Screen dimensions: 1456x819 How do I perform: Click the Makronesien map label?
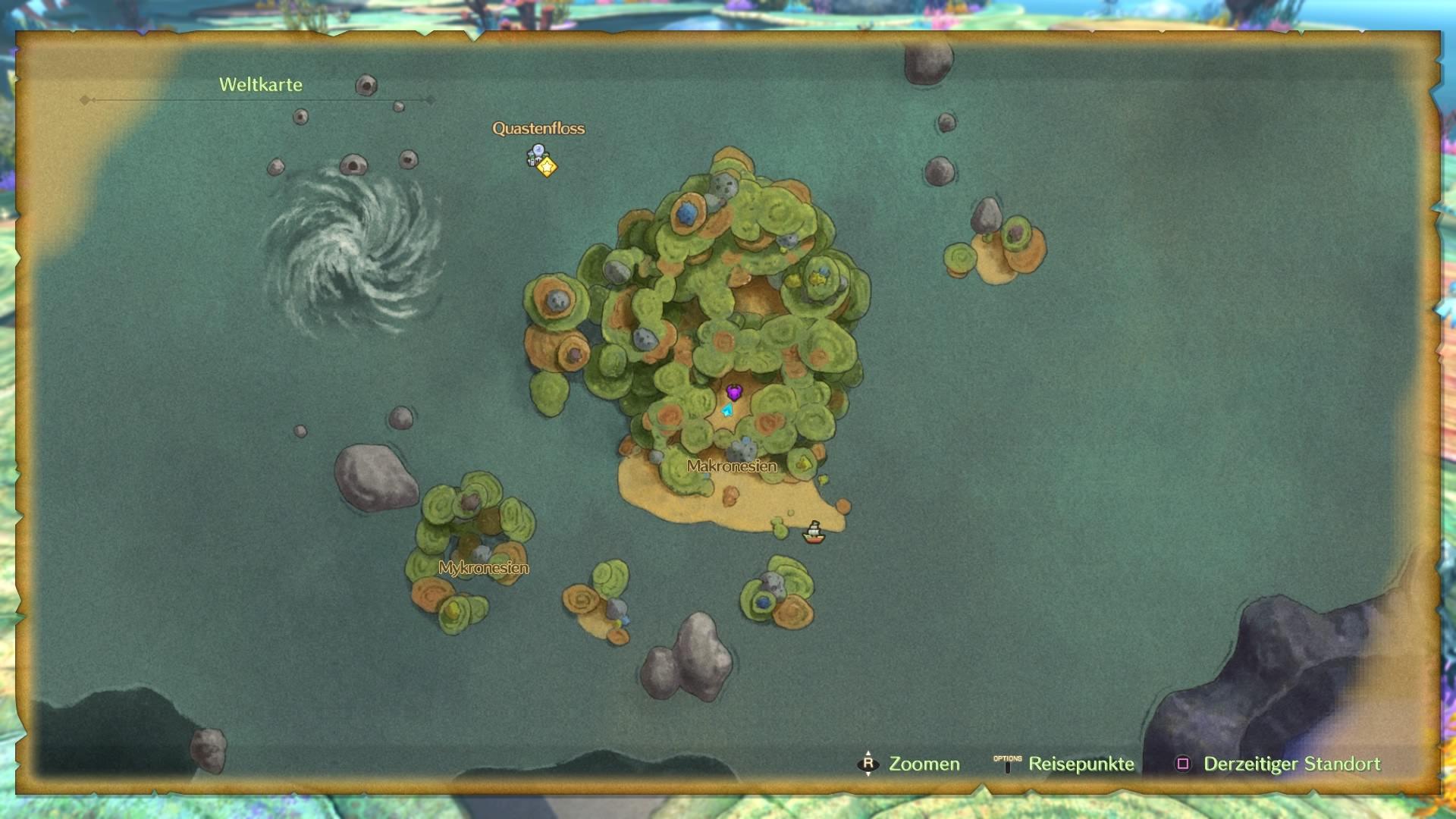(x=732, y=466)
